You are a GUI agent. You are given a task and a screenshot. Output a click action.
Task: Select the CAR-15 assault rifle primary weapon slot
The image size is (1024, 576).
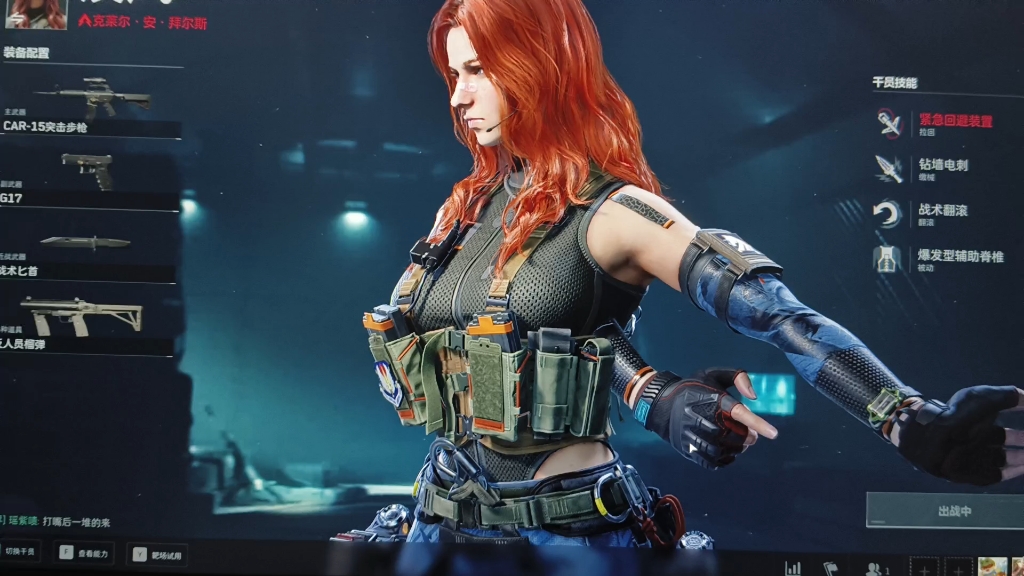pos(90,105)
